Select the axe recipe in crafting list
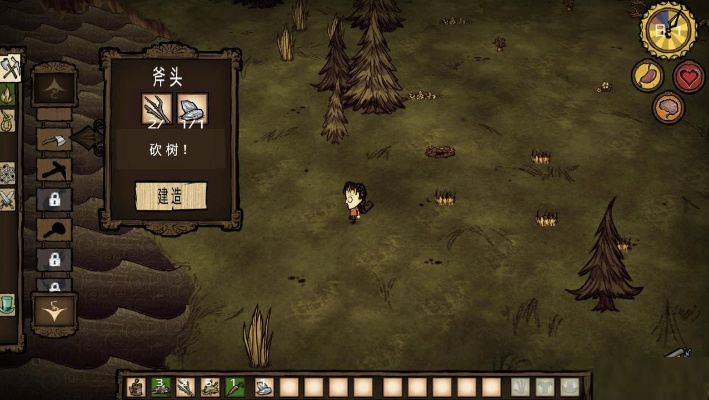Image resolution: width=709 pixels, height=400 pixels. pyautogui.click(x=54, y=140)
